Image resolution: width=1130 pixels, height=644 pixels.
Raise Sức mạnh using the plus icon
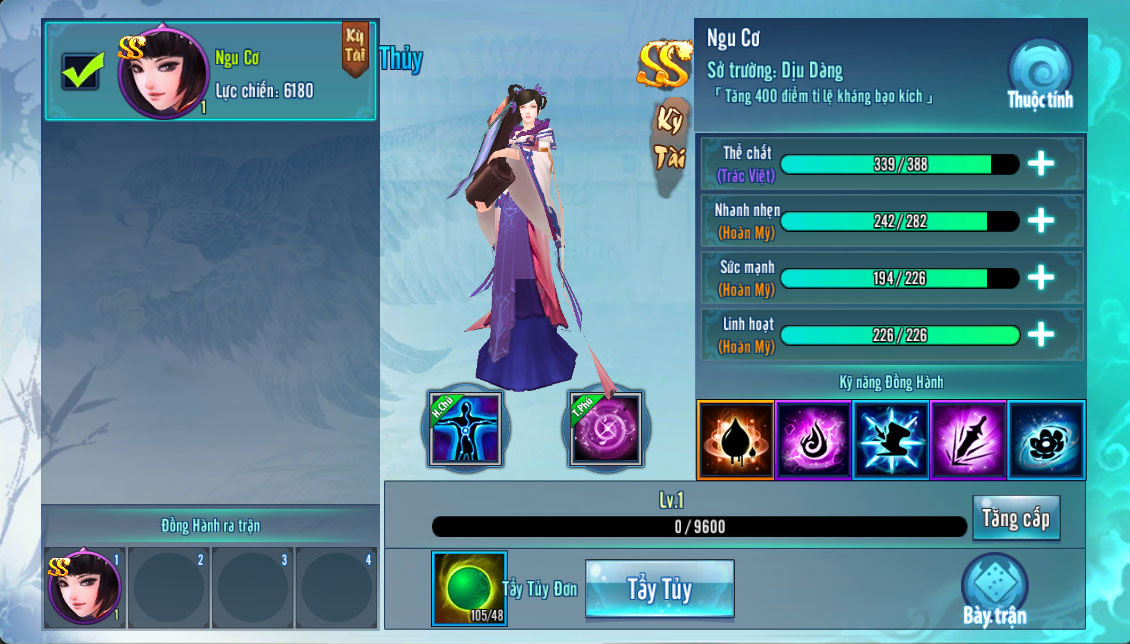tap(1041, 278)
